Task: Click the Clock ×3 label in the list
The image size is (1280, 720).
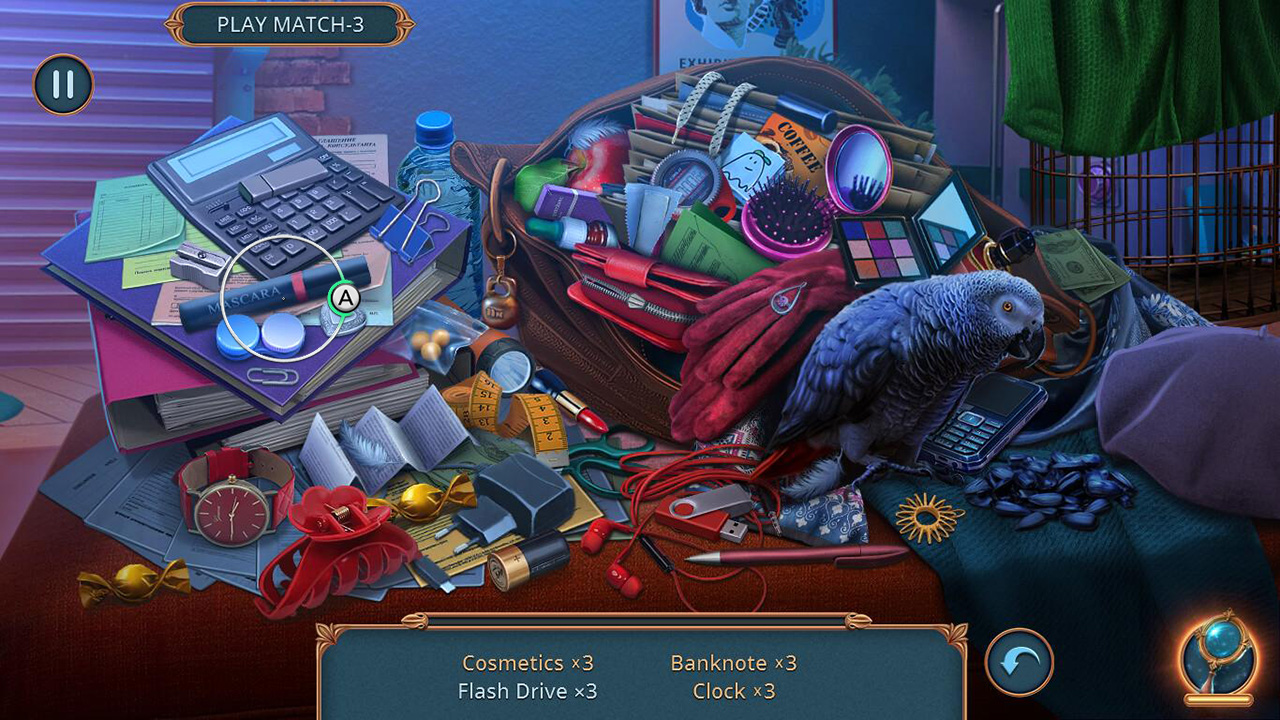Action: click(733, 691)
